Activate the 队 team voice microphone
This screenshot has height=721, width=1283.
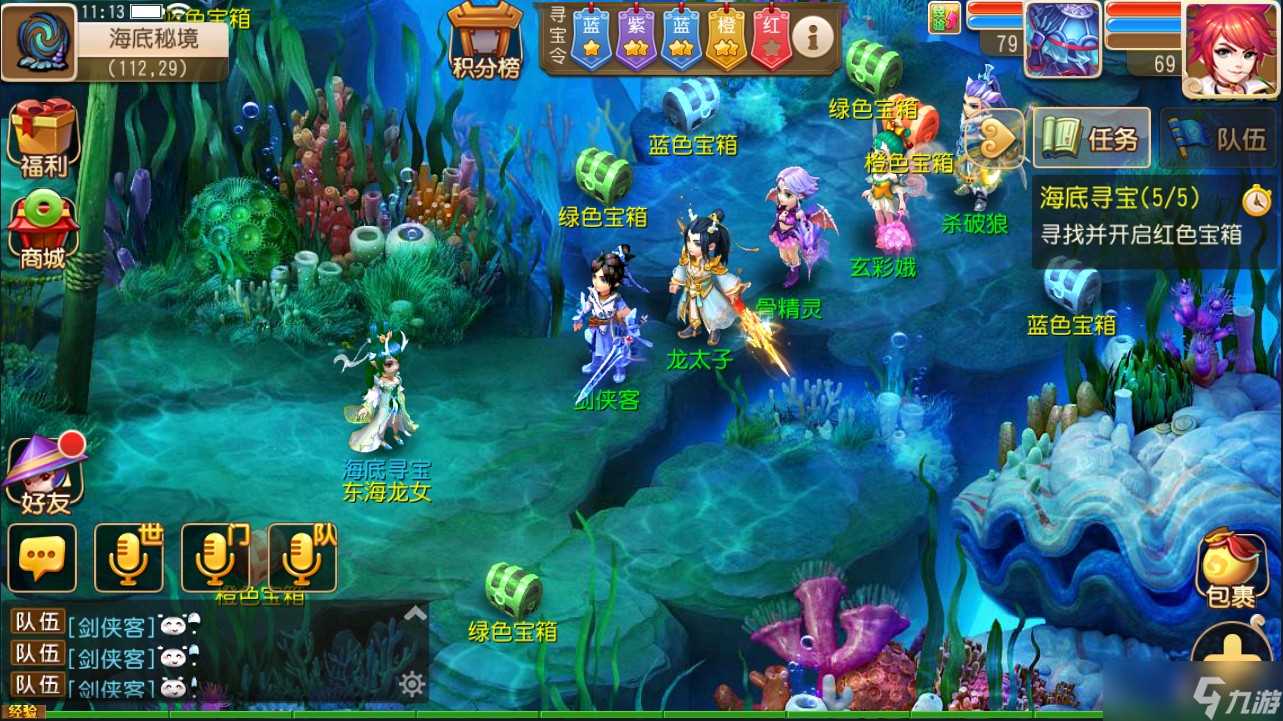(303, 557)
